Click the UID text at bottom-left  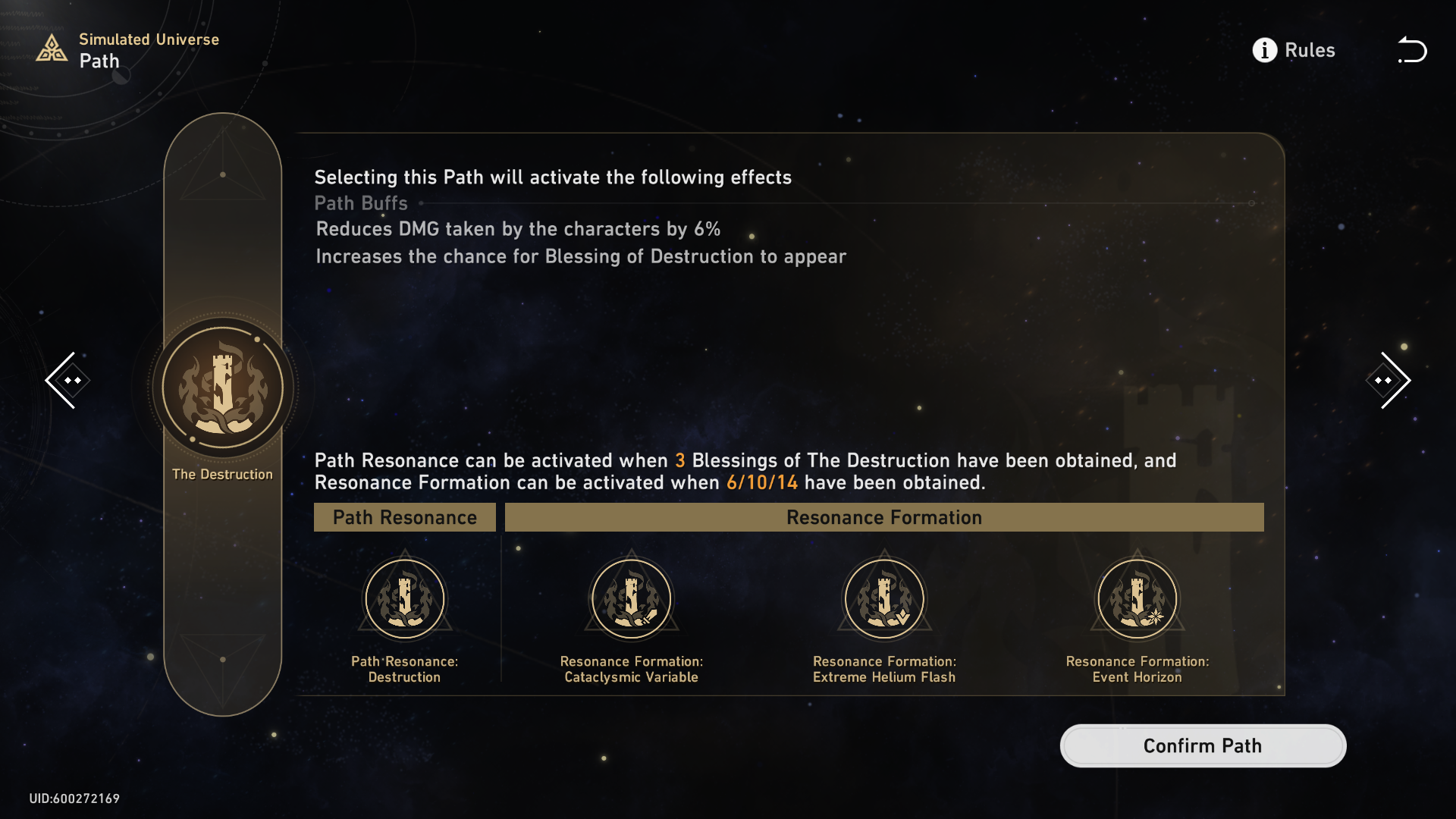[74, 798]
